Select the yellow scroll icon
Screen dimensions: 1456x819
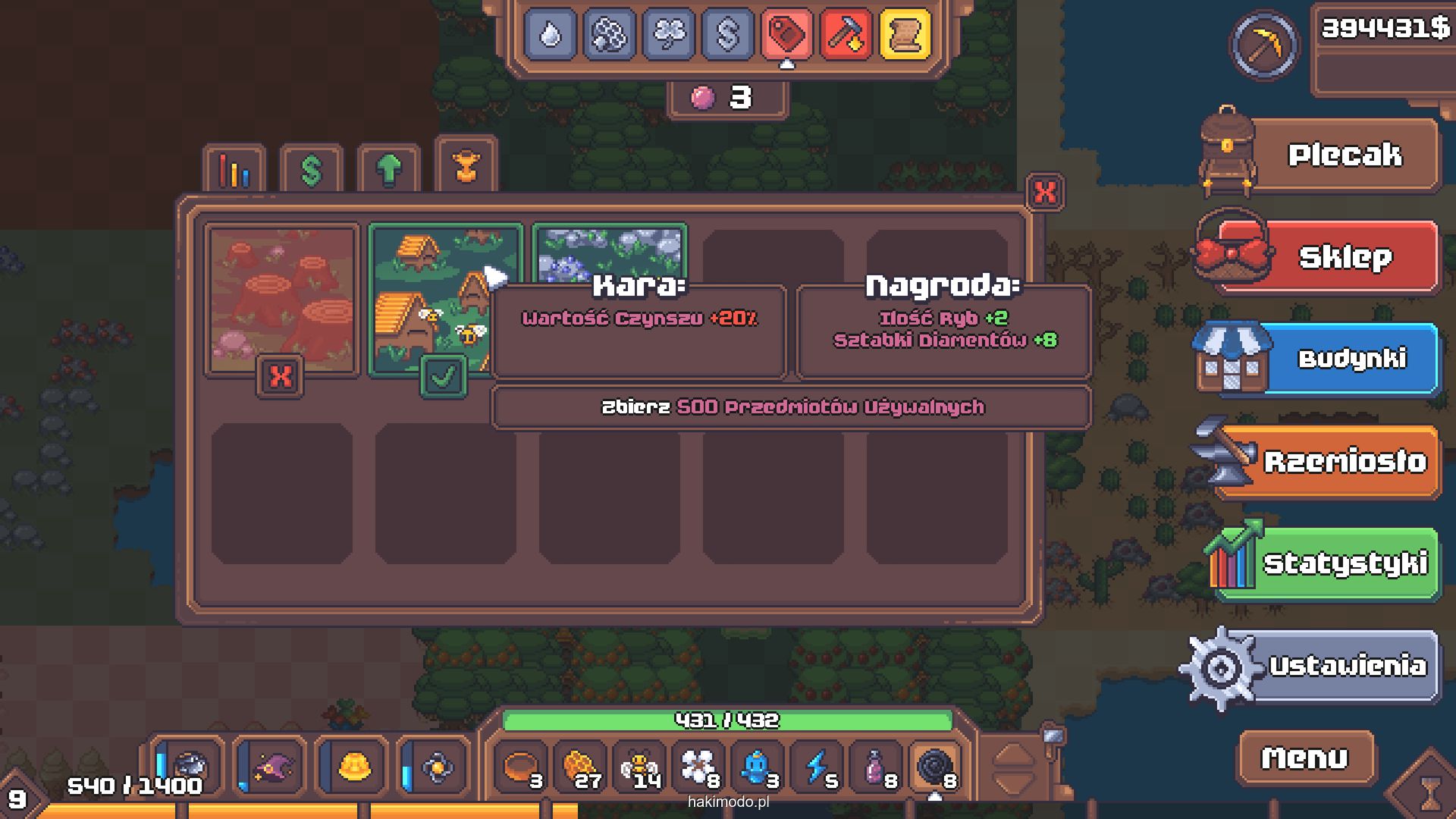pyautogui.click(x=905, y=34)
